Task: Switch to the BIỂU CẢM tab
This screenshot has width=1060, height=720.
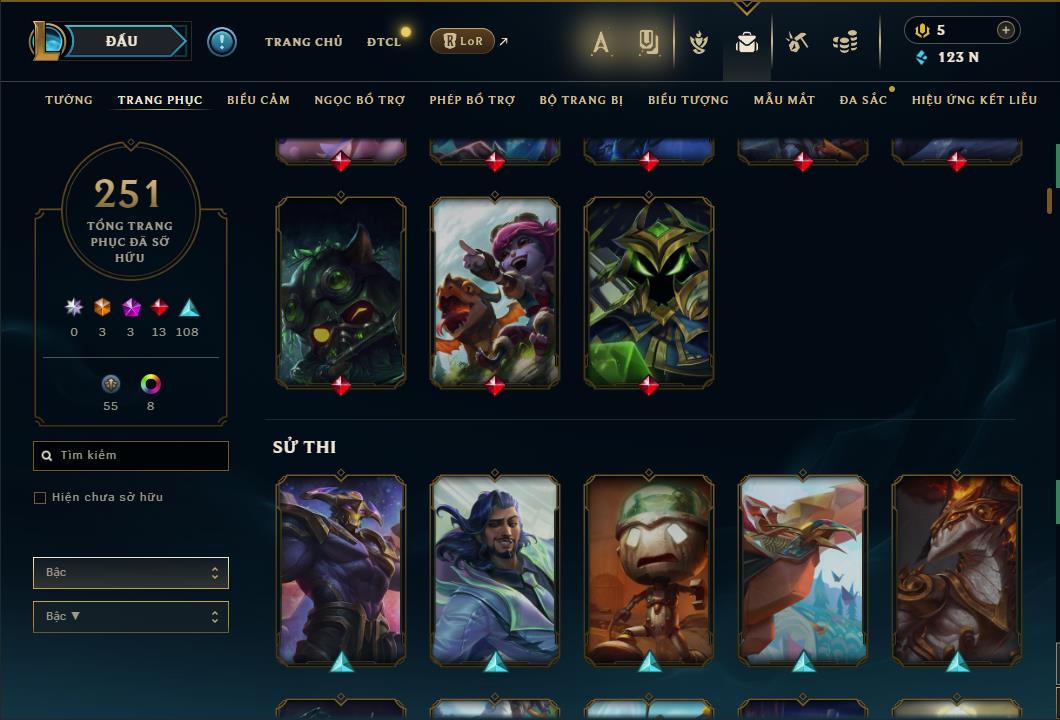Action: [258, 100]
